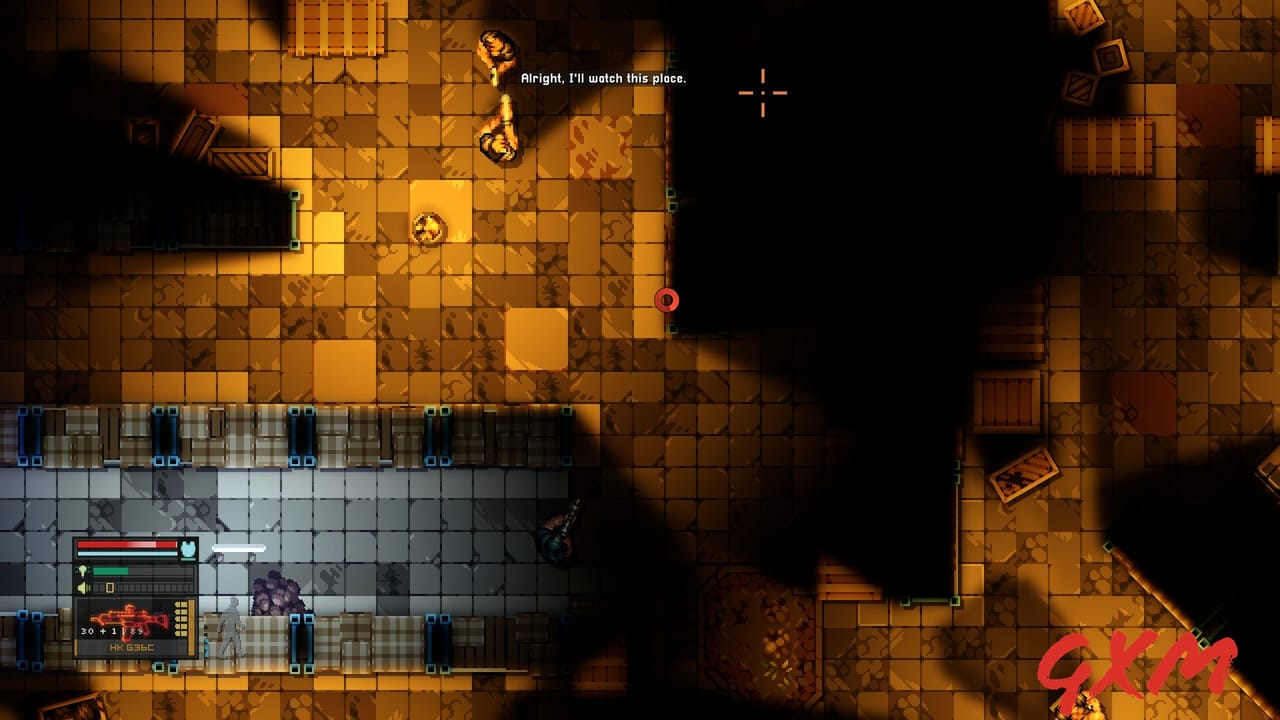Screen dimensions: 1280x720
Task: Click the orange crosshair reticle
Action: click(763, 92)
